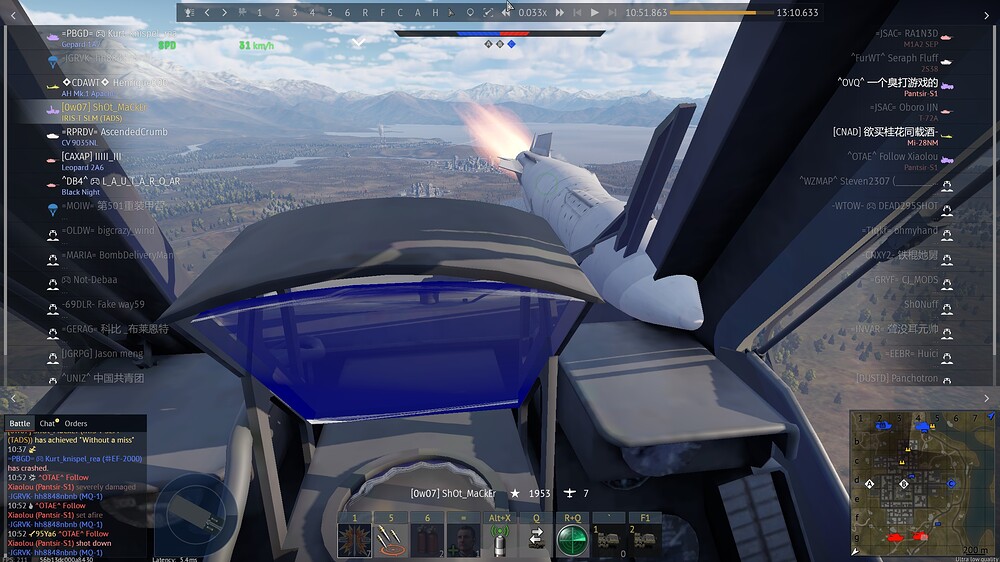
Task: Activate the radar icon labeled R+Q
Action: coord(572,540)
